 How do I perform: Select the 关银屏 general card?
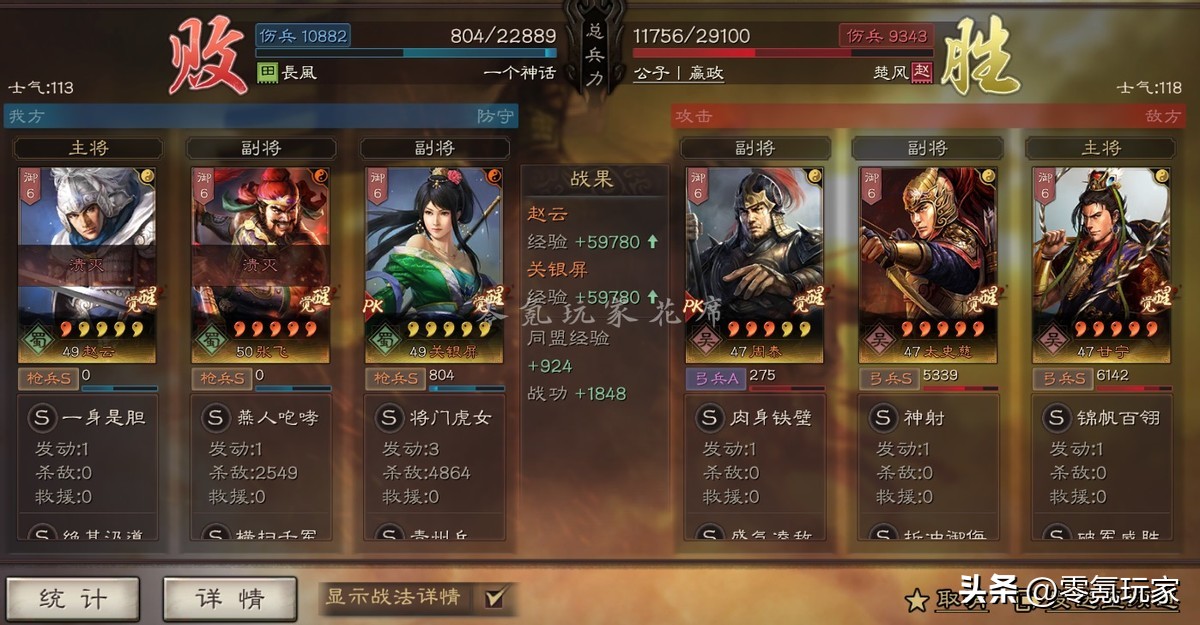434,264
